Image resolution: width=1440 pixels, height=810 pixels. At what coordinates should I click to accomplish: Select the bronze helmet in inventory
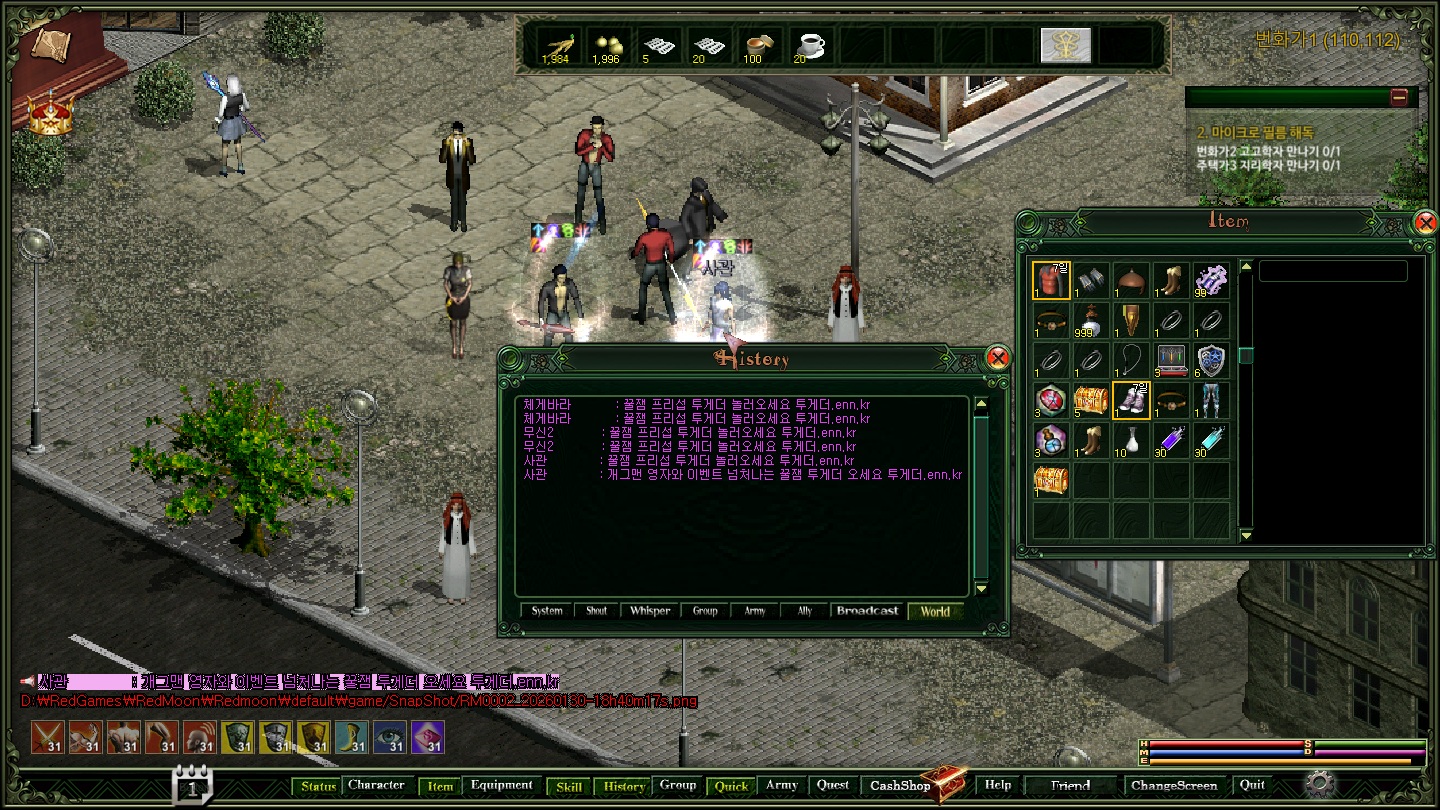click(x=1131, y=281)
